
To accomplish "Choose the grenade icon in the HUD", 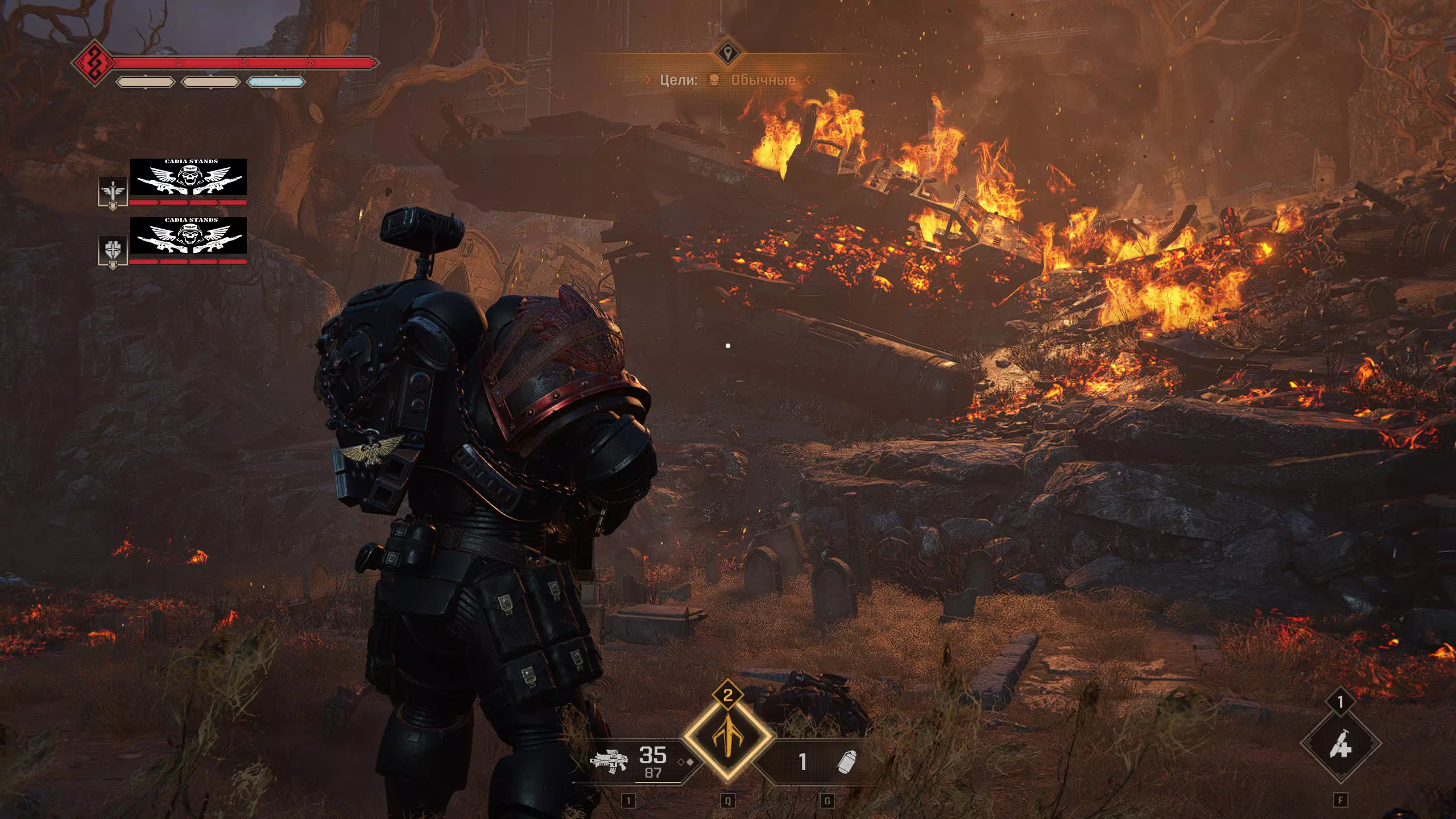I will pos(847,762).
